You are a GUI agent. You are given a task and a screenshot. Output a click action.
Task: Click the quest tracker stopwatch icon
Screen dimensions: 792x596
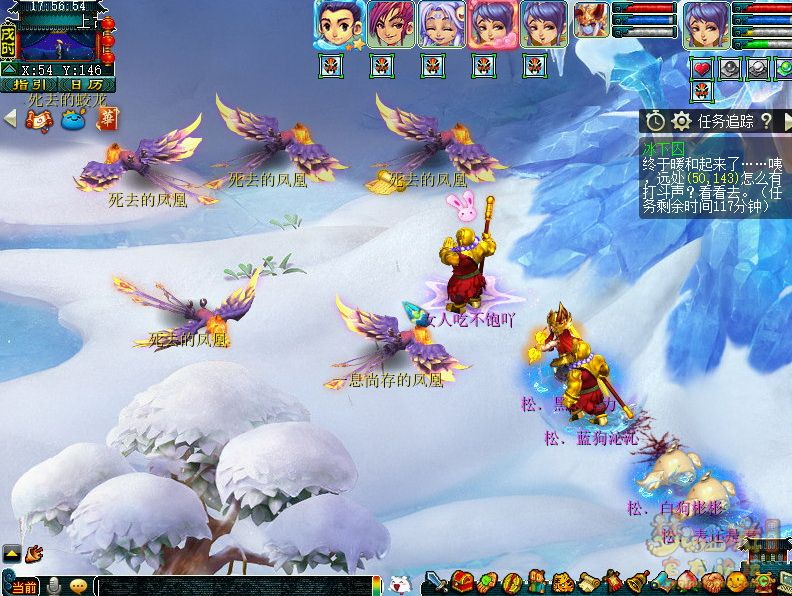click(x=654, y=121)
